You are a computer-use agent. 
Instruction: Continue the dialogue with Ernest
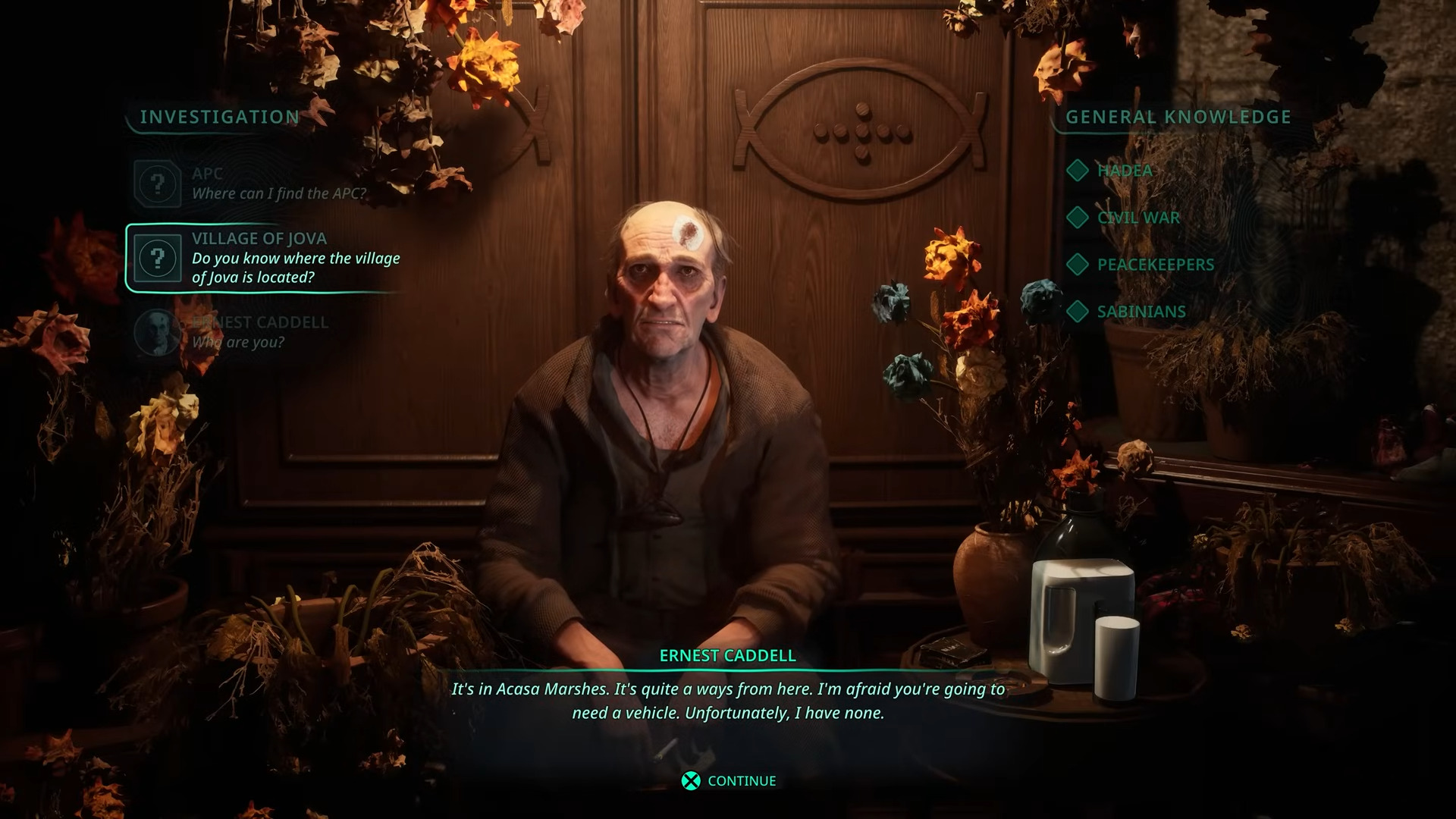pos(729,781)
